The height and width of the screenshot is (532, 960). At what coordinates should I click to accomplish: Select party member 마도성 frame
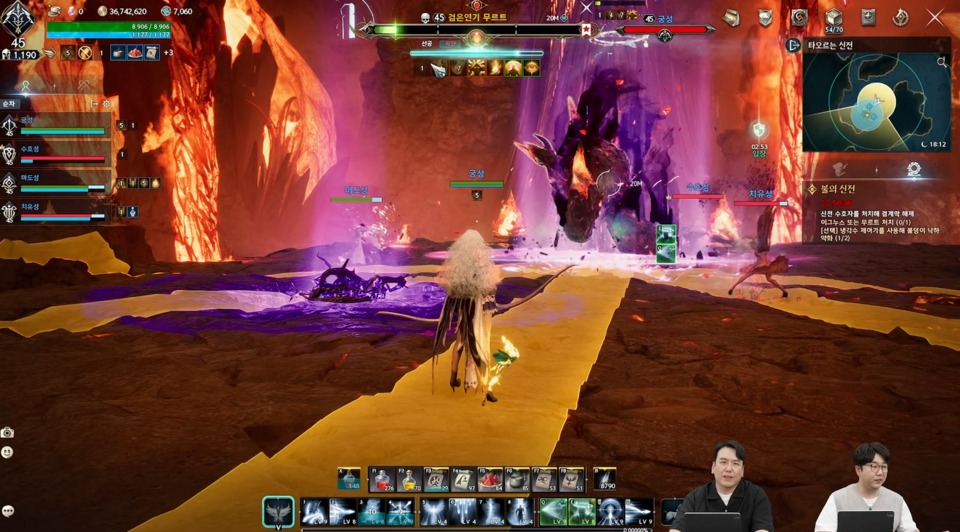58,184
